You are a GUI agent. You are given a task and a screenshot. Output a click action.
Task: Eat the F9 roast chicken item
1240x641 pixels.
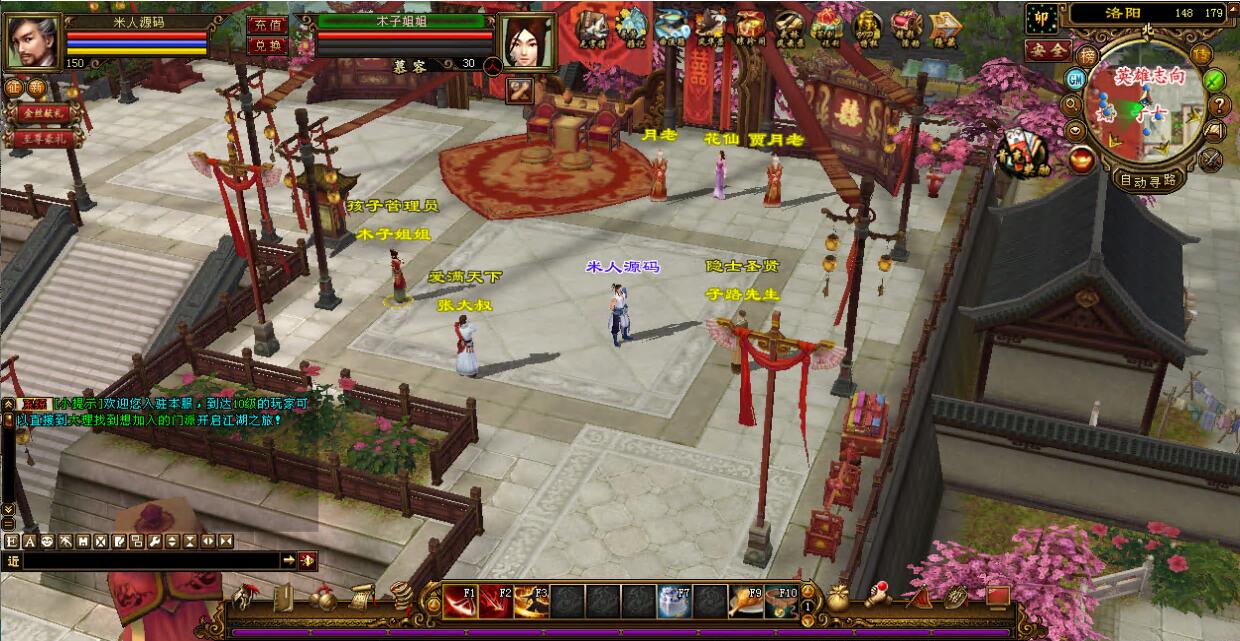(745, 601)
